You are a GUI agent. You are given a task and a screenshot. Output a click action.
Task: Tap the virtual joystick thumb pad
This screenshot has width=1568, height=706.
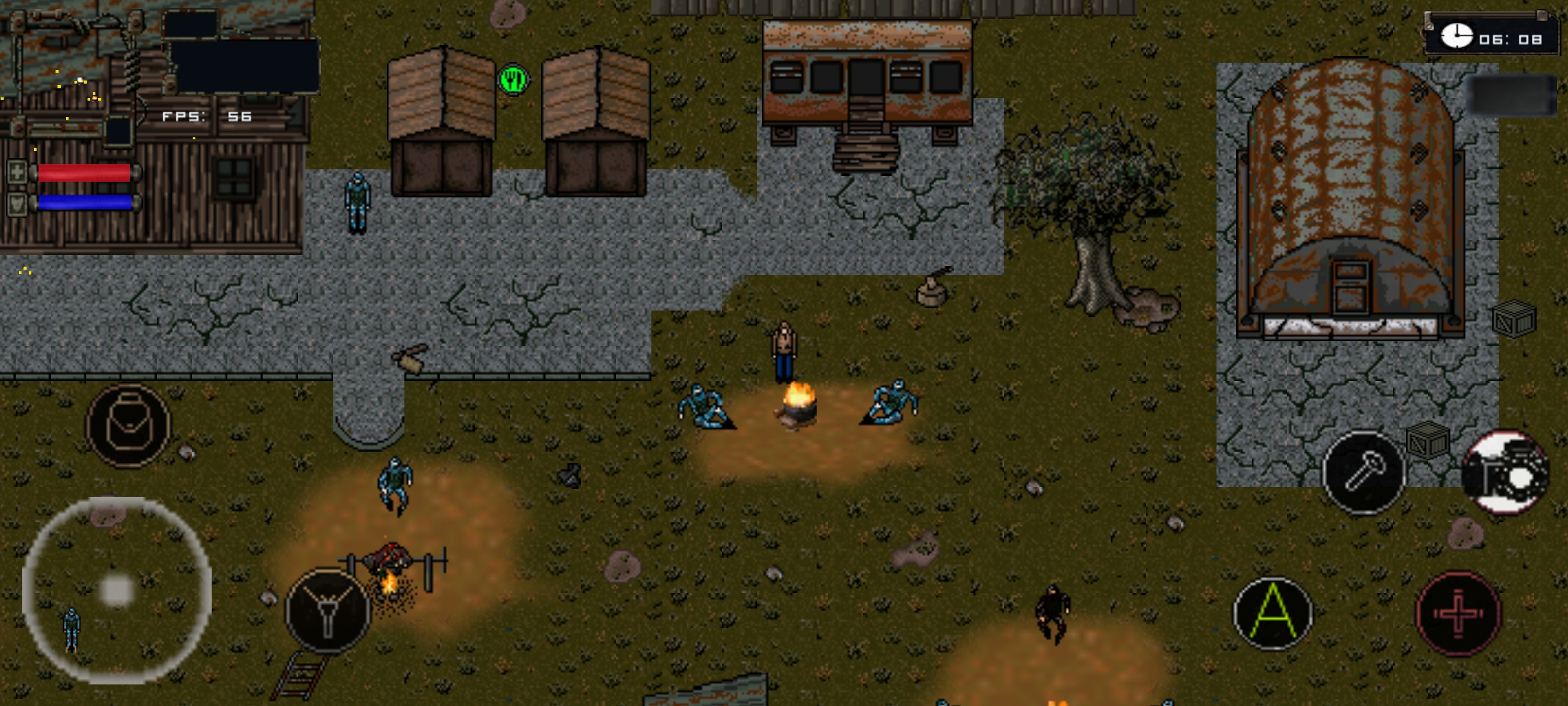tap(117, 590)
